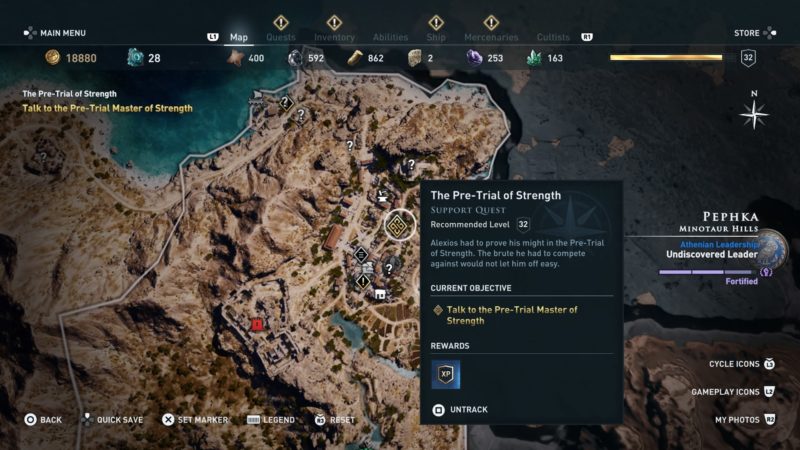
Task: Toggle Gameplay Icons on the map
Action: click(732, 392)
